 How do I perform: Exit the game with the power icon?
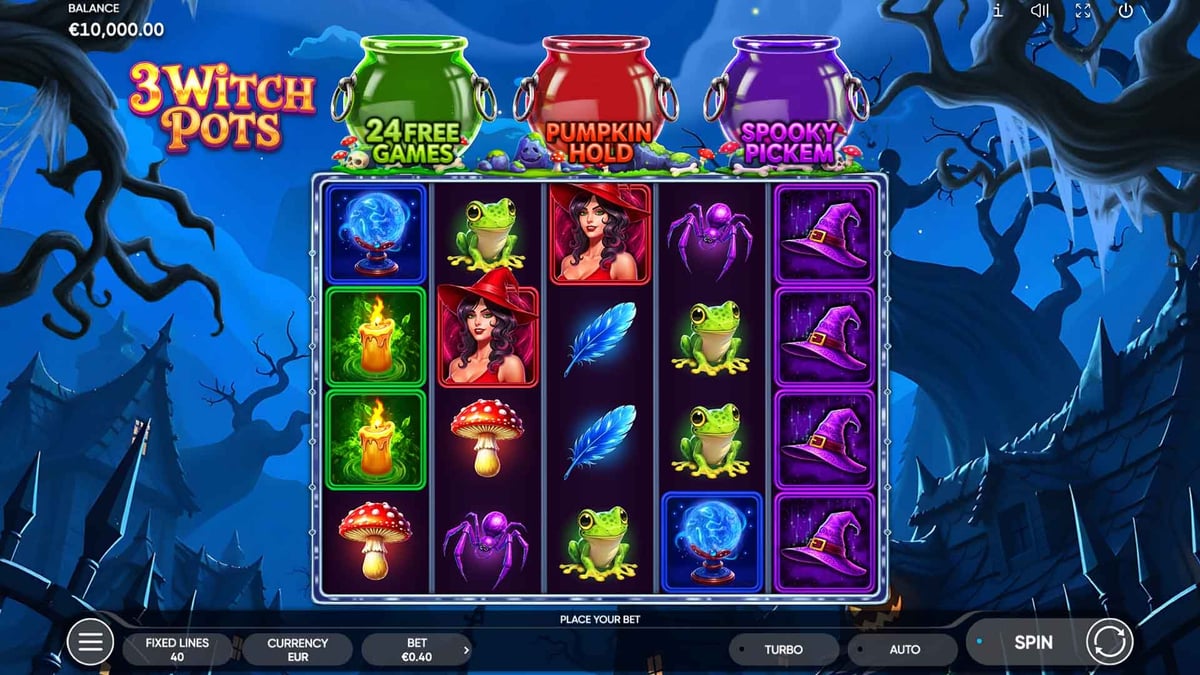pos(1126,11)
